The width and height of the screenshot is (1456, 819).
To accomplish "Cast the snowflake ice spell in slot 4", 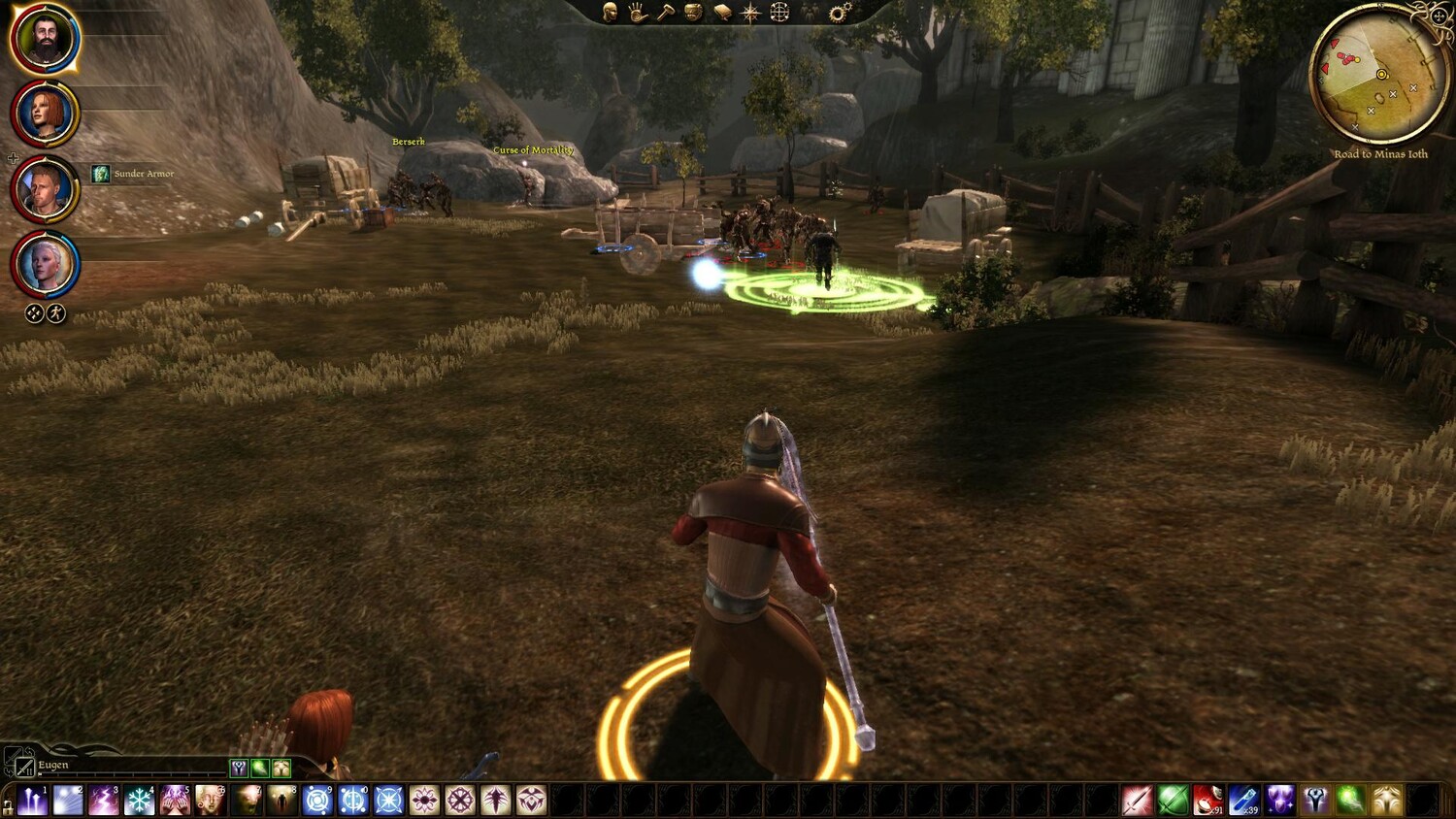I will pyautogui.click(x=139, y=801).
